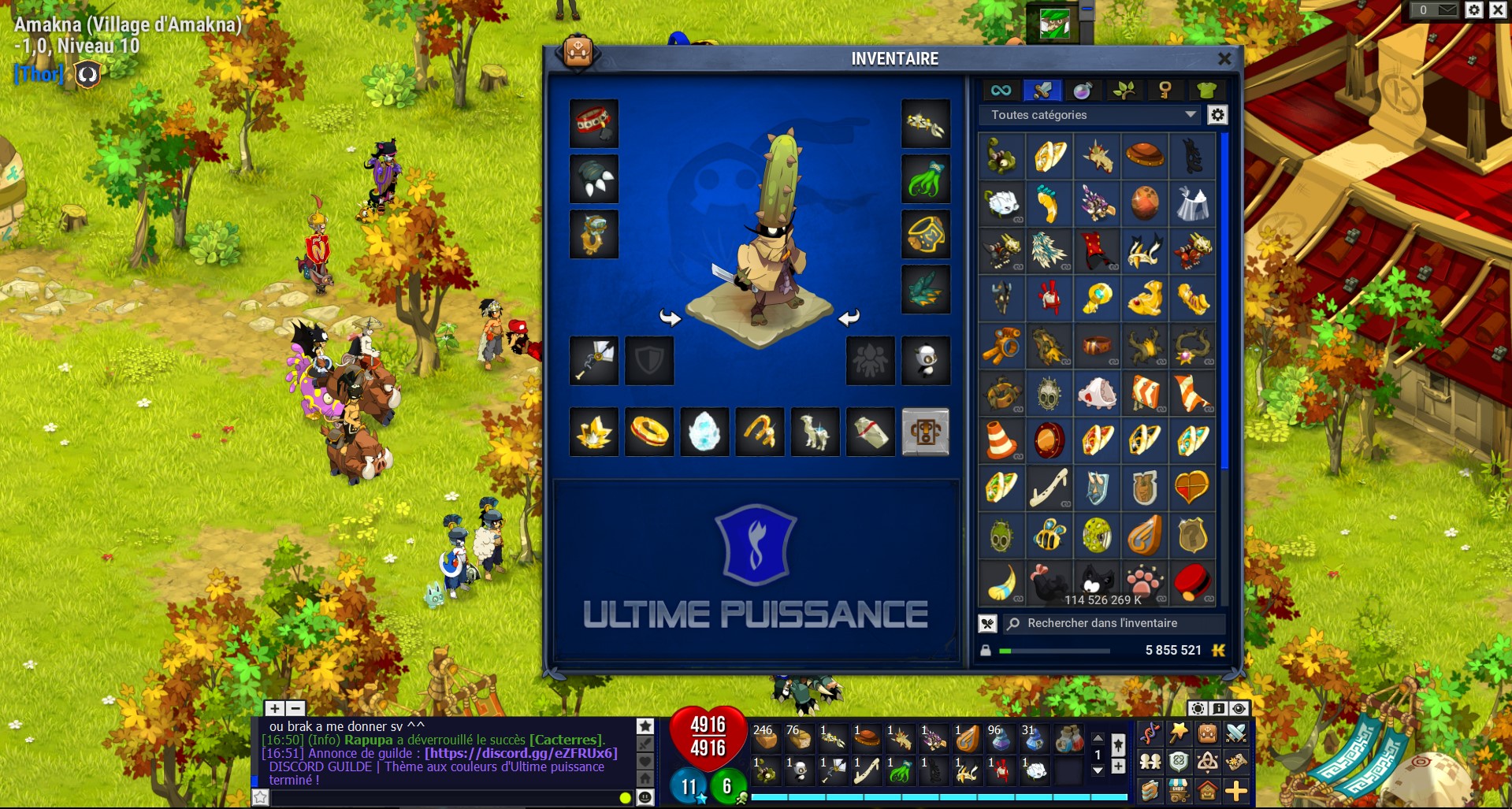This screenshot has height=809, width=1512.
Task: Switch to the potion consumables tab
Action: [1083, 91]
